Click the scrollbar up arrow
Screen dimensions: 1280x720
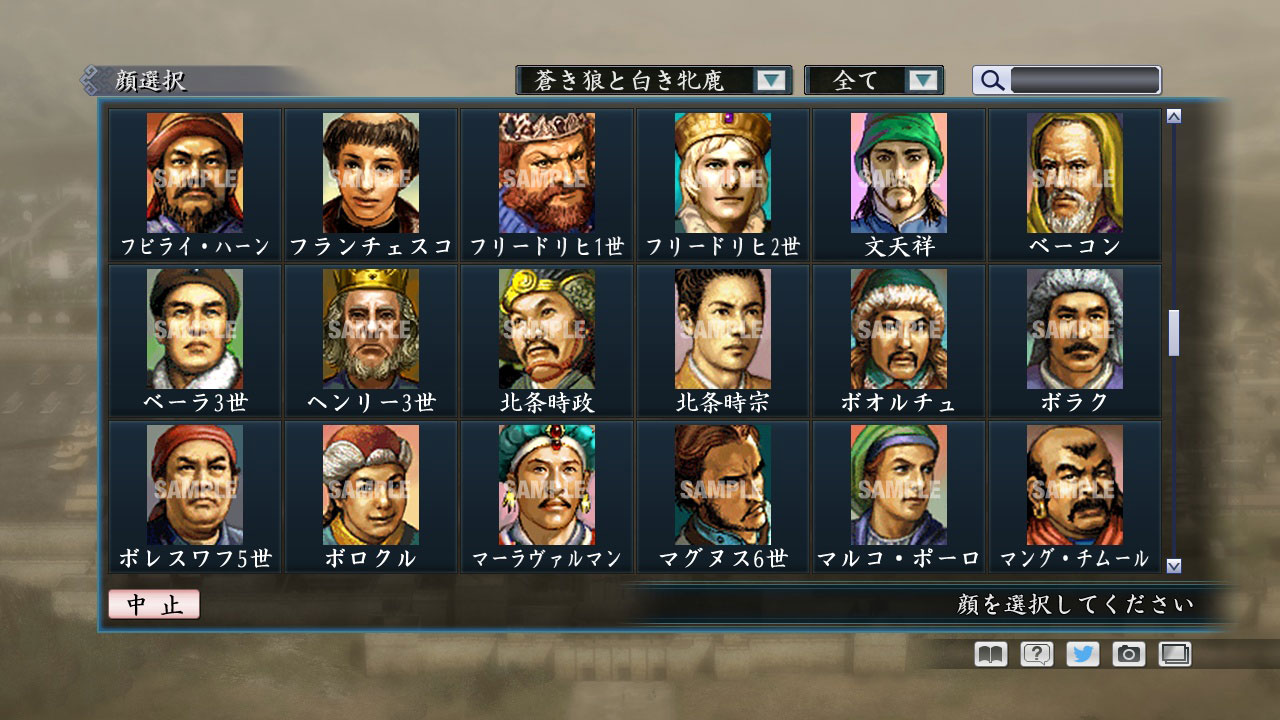coord(1172,114)
